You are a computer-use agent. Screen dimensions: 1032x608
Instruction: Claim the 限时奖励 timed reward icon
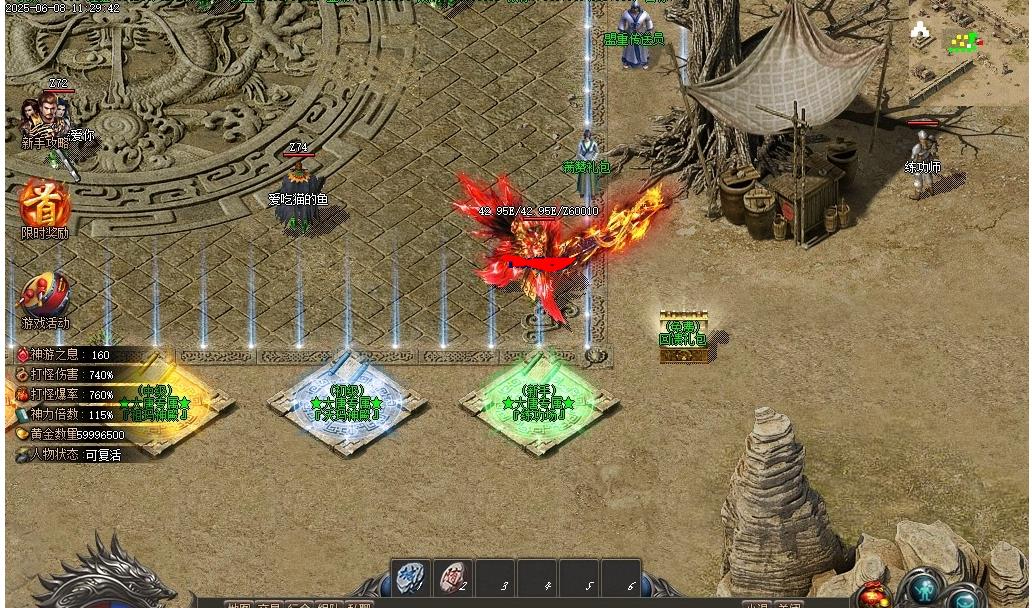point(45,204)
